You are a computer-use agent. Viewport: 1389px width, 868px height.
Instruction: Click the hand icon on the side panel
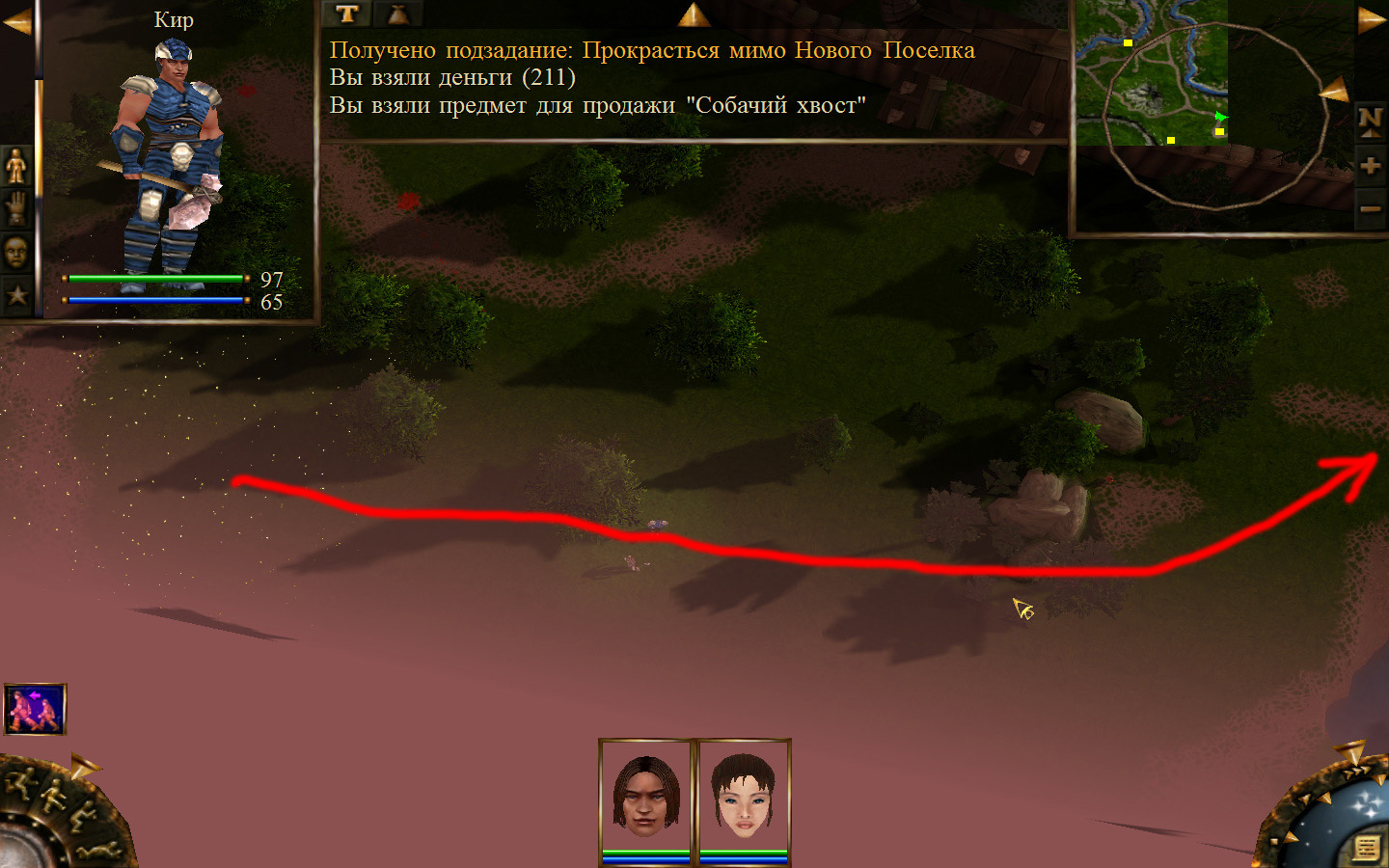click(16, 208)
